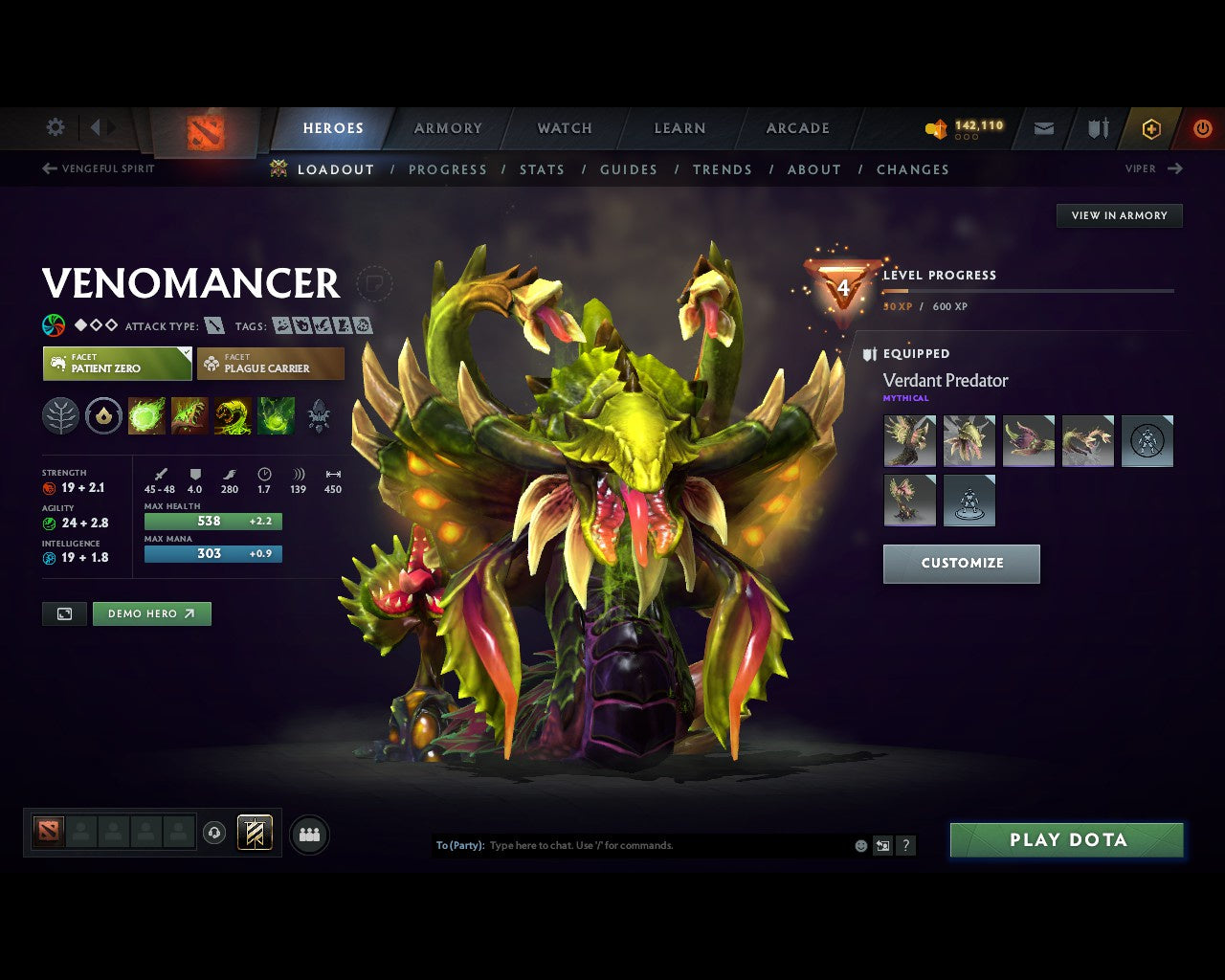1225x980 pixels.
Task: Click the friends/party icon near chat bar
Action: click(308, 834)
